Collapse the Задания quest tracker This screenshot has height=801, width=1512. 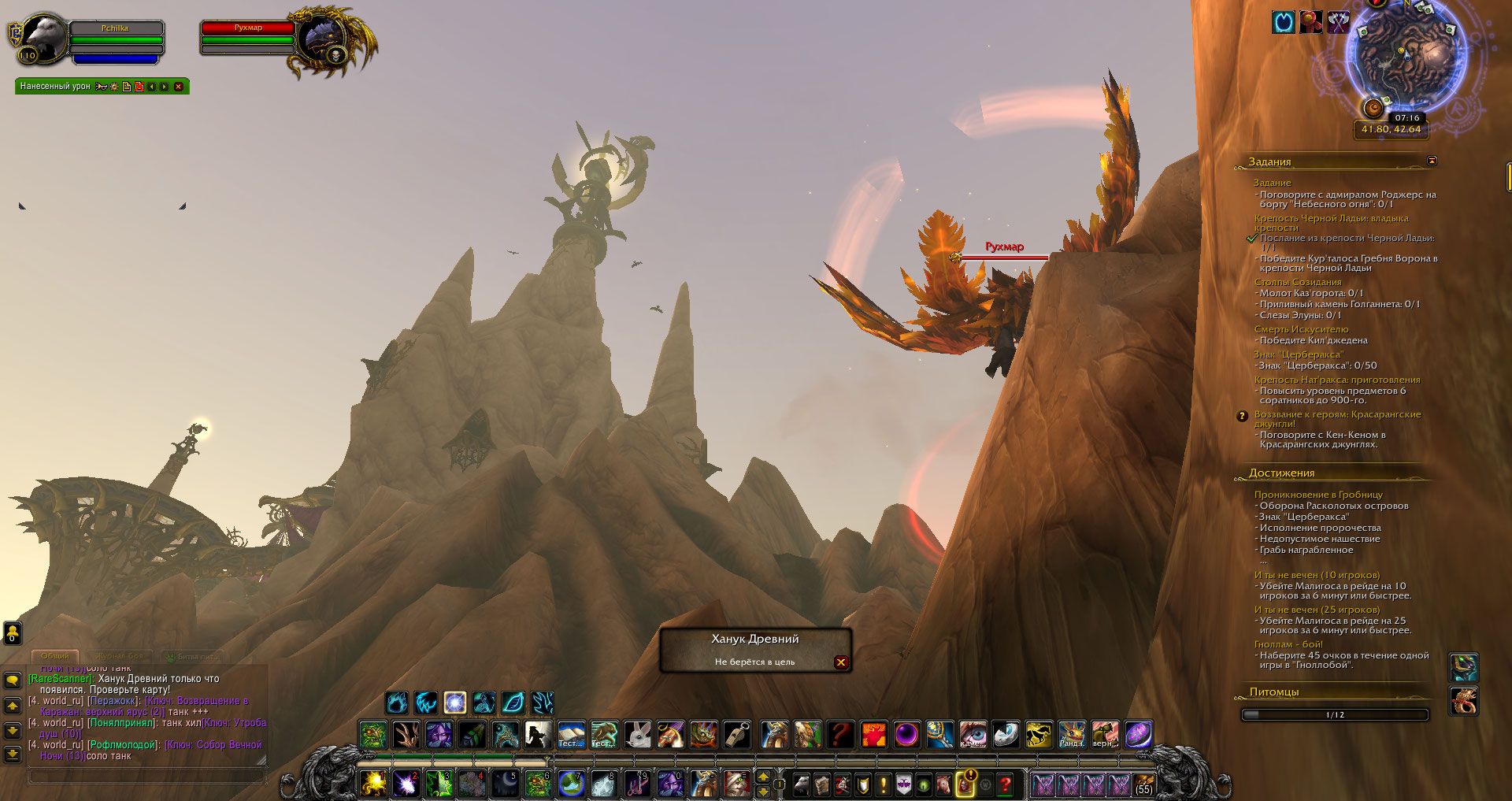tap(1432, 161)
